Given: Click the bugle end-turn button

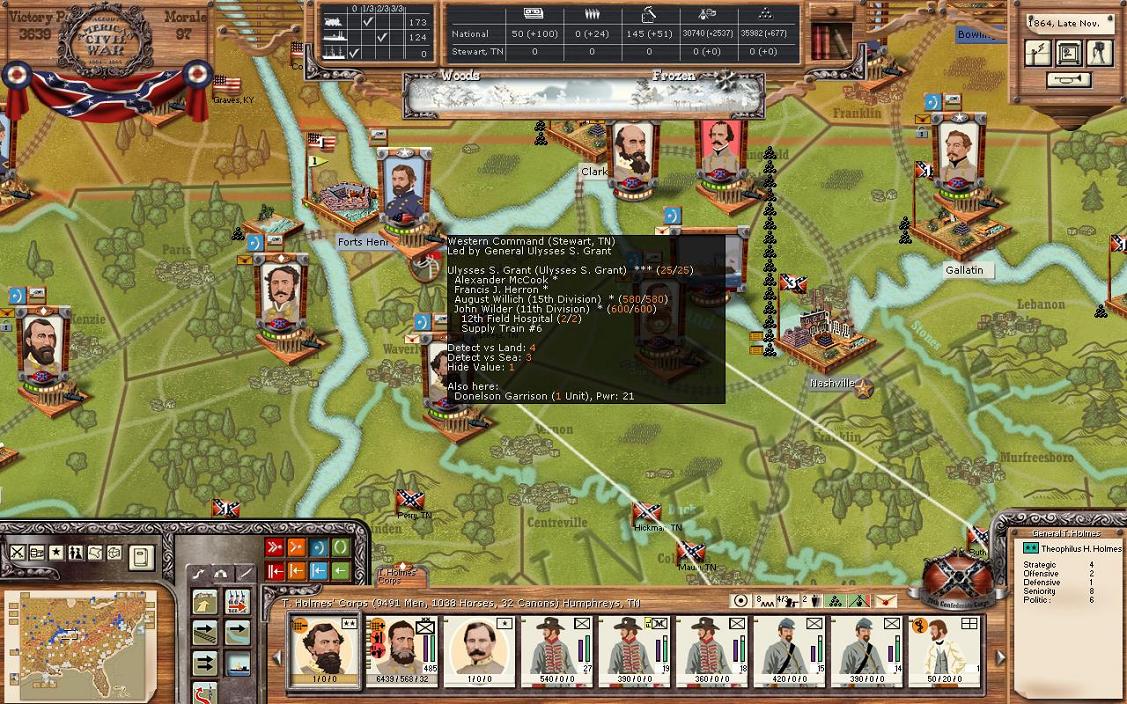Looking at the screenshot, I should [x=1069, y=80].
